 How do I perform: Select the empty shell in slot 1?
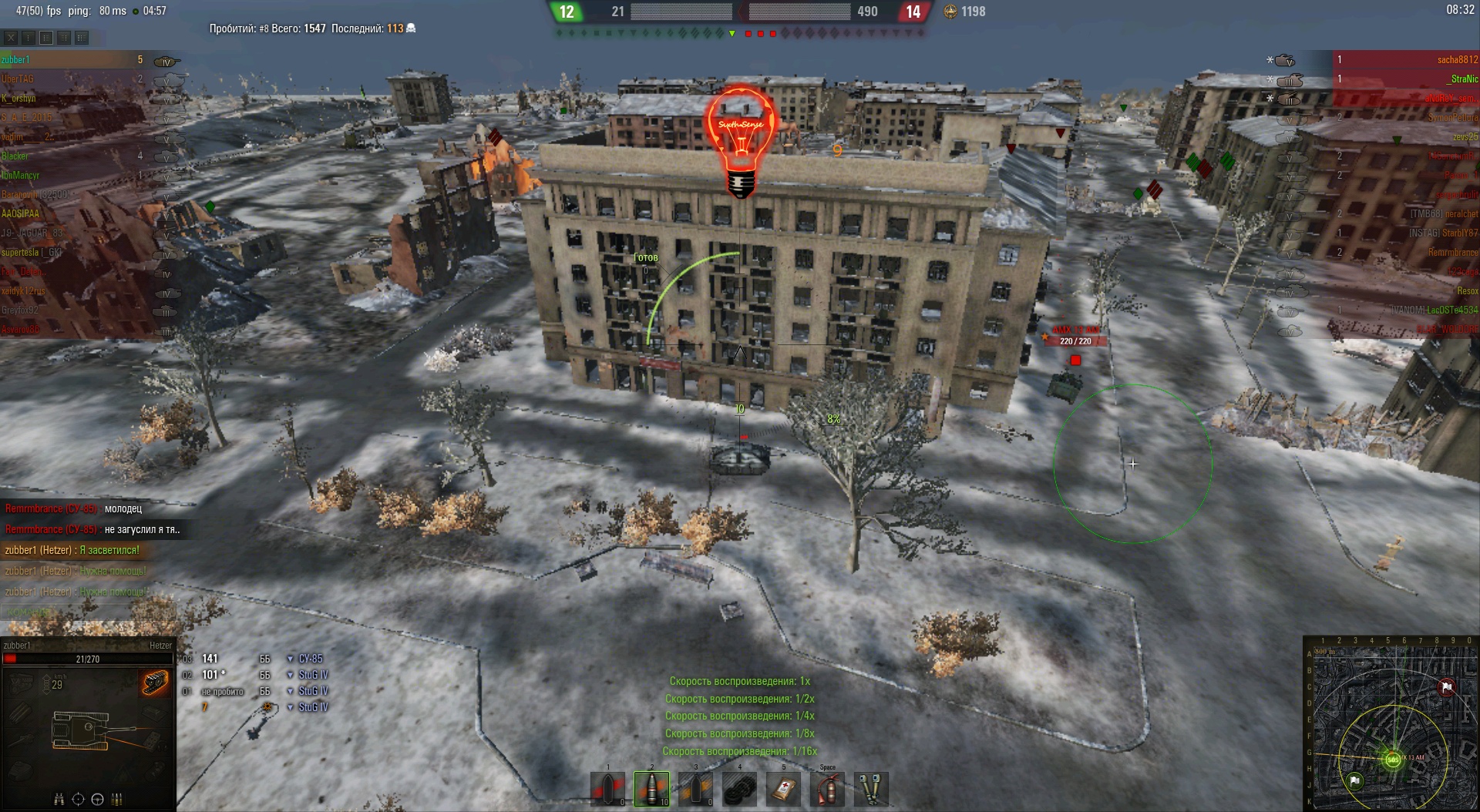pos(607,789)
